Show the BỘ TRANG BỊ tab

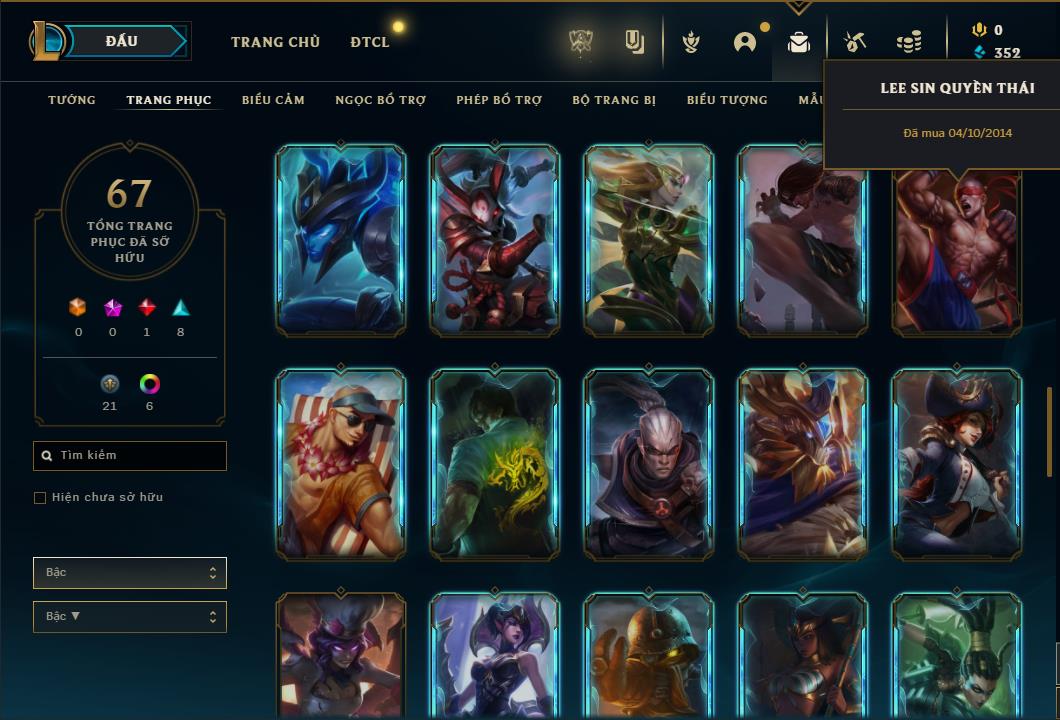point(619,100)
